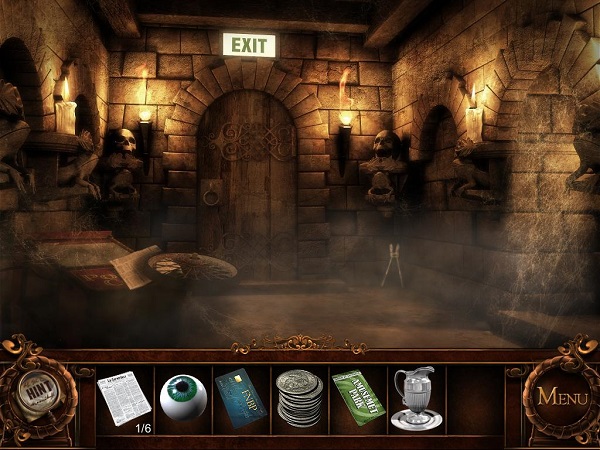Viewport: 600px width, 450px height.
Task: Select the stack of silver coins
Action: point(298,398)
